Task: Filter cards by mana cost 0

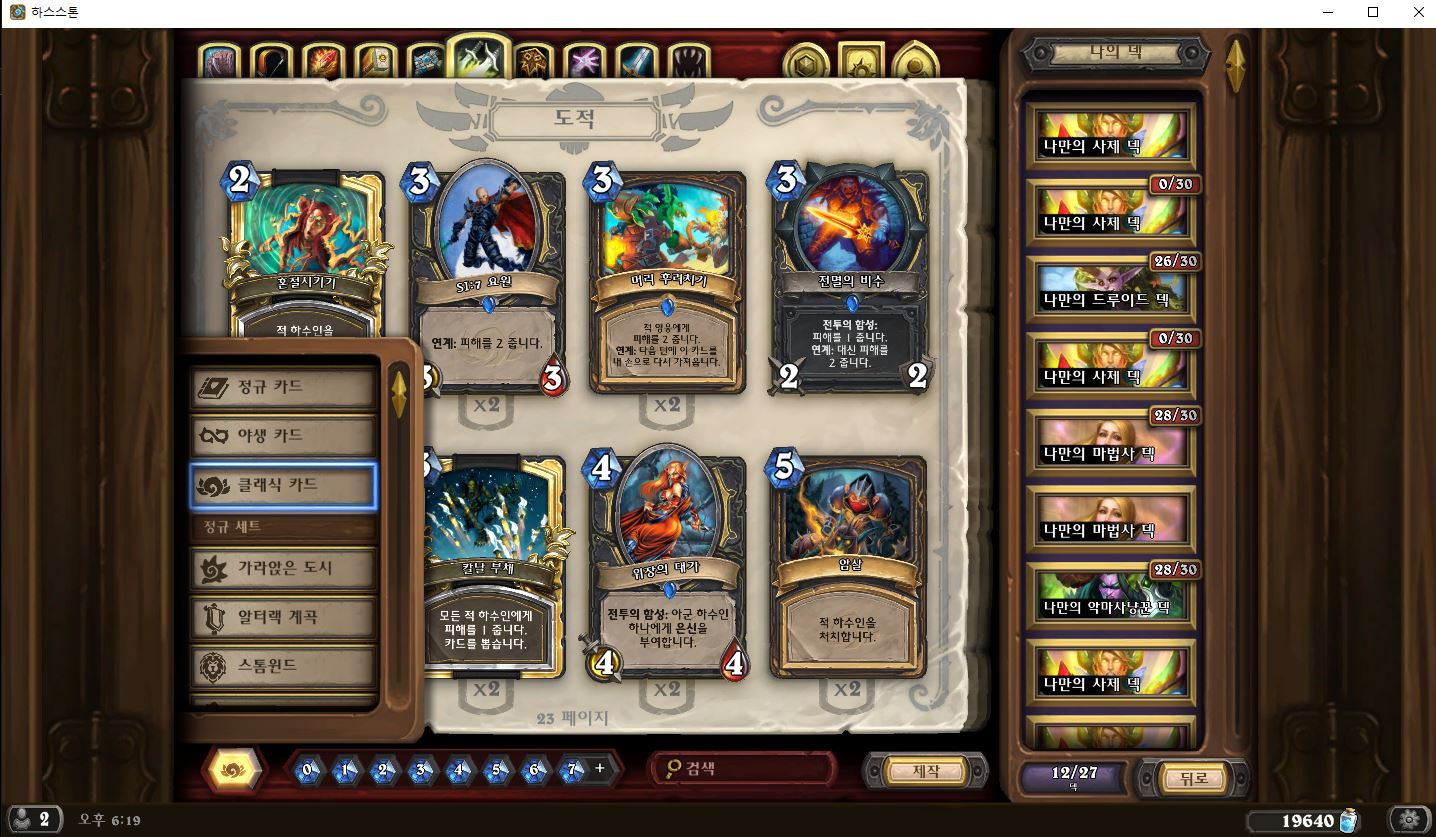Action: tap(308, 770)
